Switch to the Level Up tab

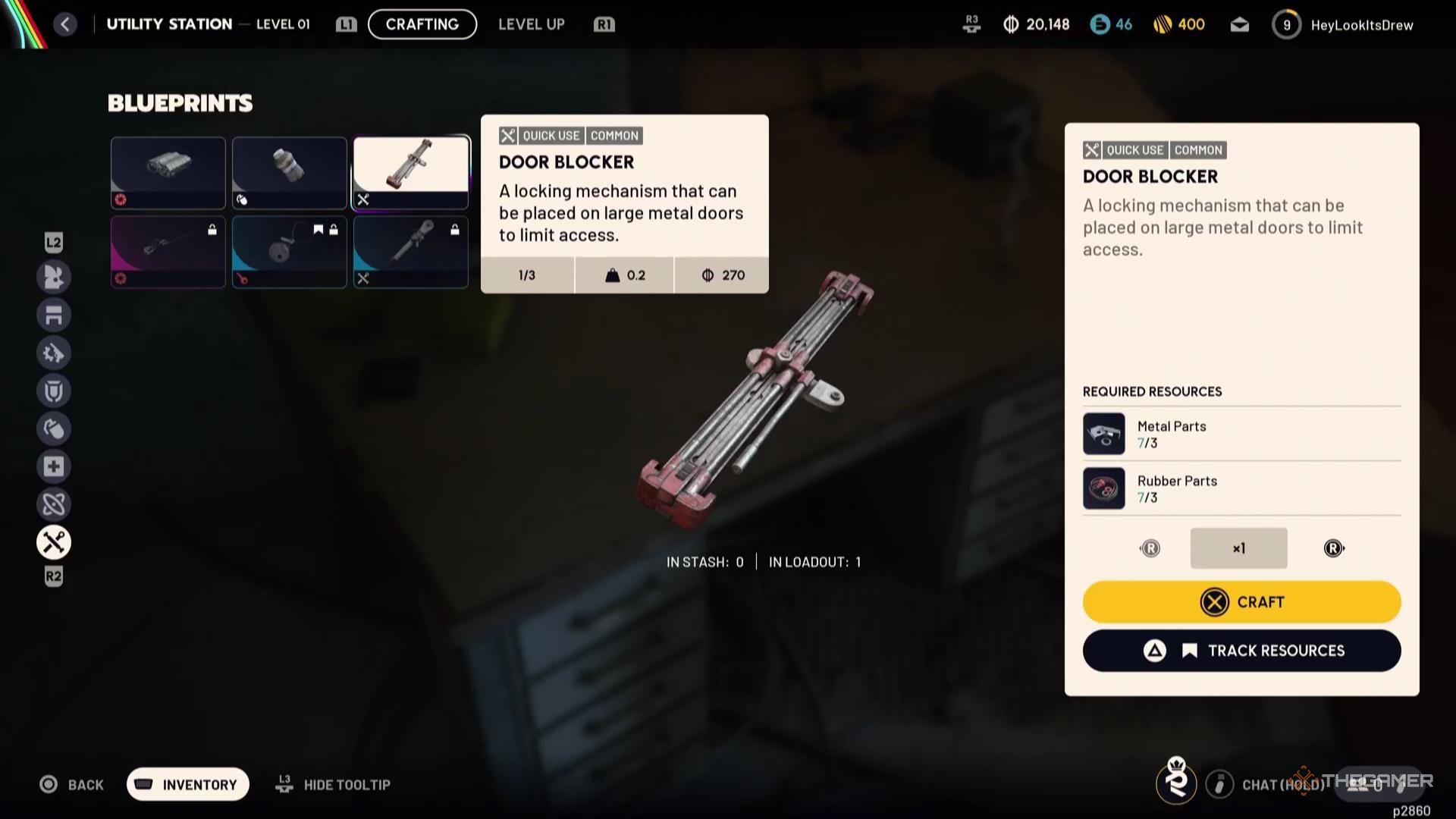click(x=531, y=24)
